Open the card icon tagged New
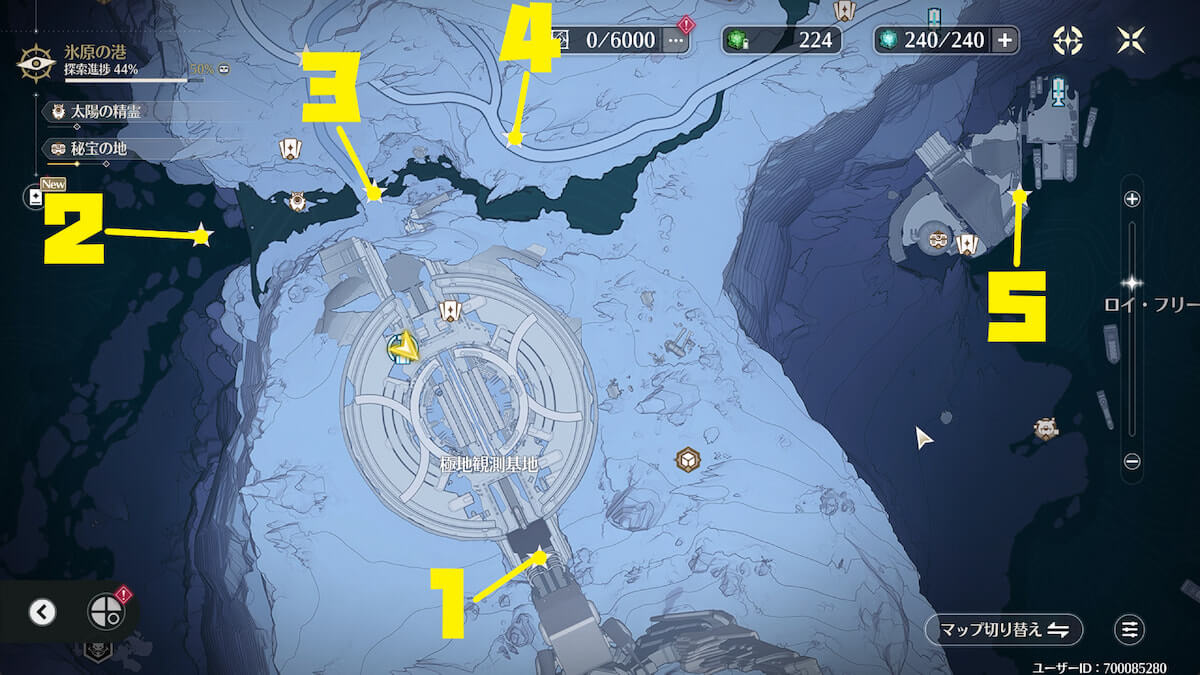Viewport: 1200px width, 675px height. (x=37, y=197)
